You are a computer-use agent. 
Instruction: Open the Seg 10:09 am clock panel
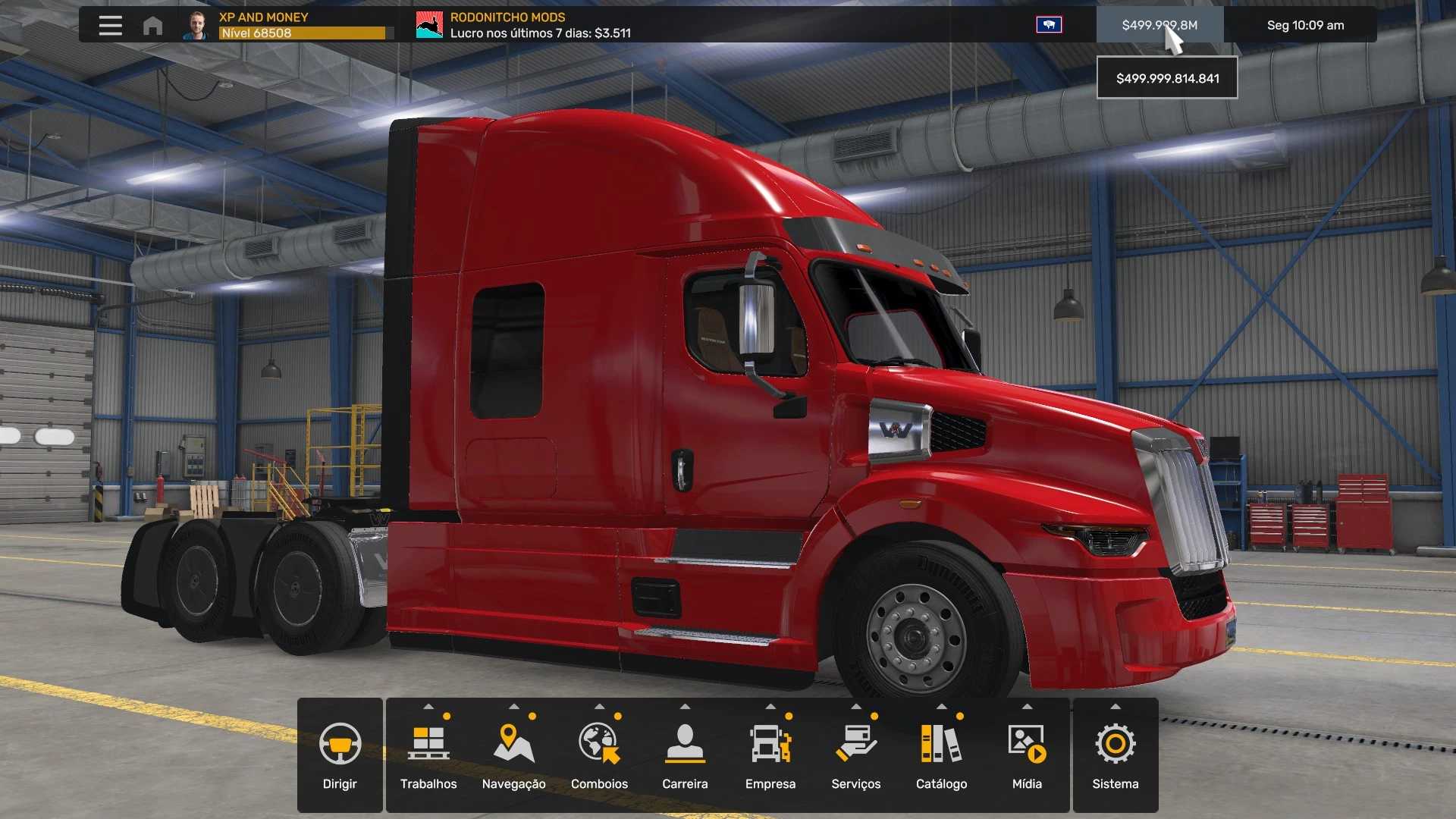(1304, 25)
